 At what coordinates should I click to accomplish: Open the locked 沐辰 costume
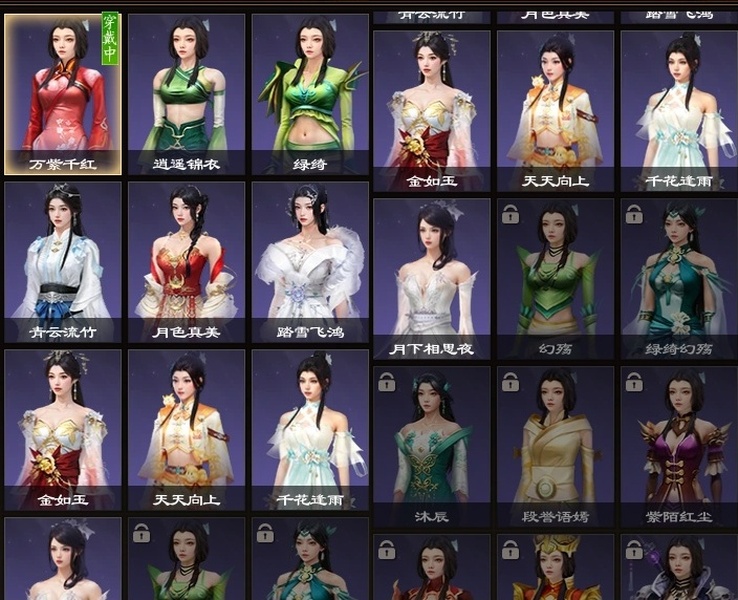click(431, 446)
